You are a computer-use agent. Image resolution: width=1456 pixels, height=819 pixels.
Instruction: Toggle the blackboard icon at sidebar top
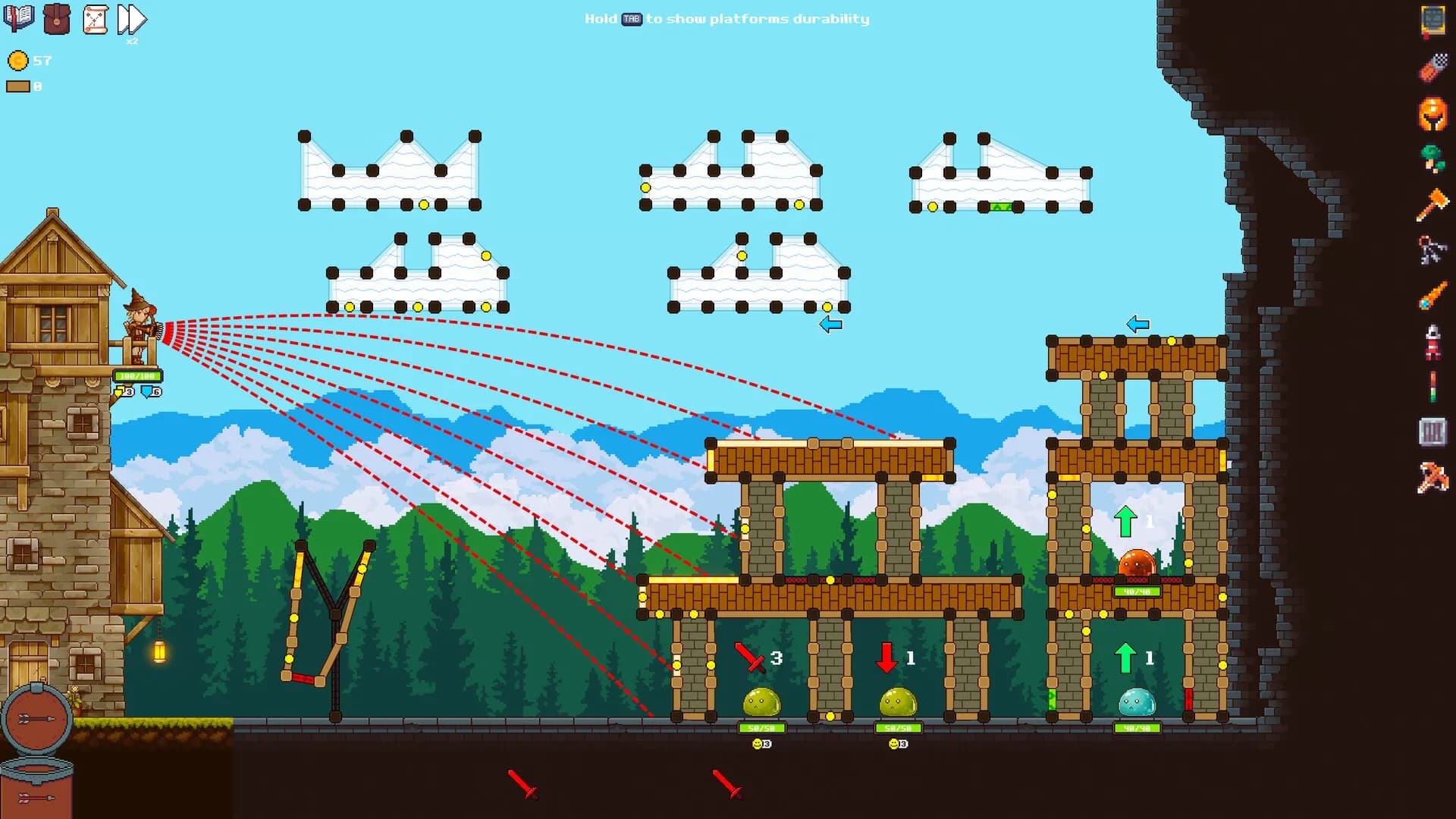tap(1433, 20)
